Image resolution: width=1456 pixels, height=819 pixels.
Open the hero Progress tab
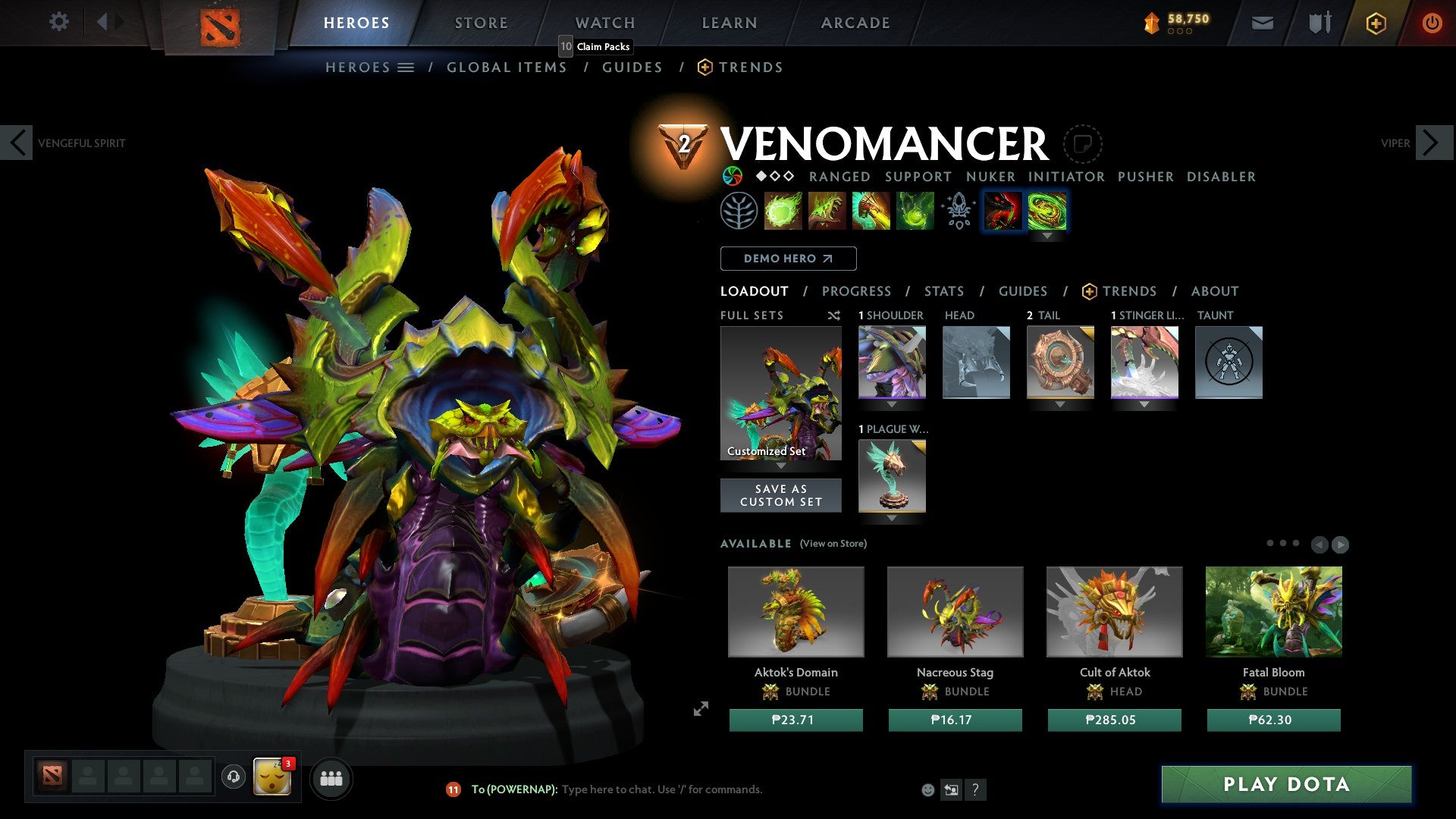856,291
